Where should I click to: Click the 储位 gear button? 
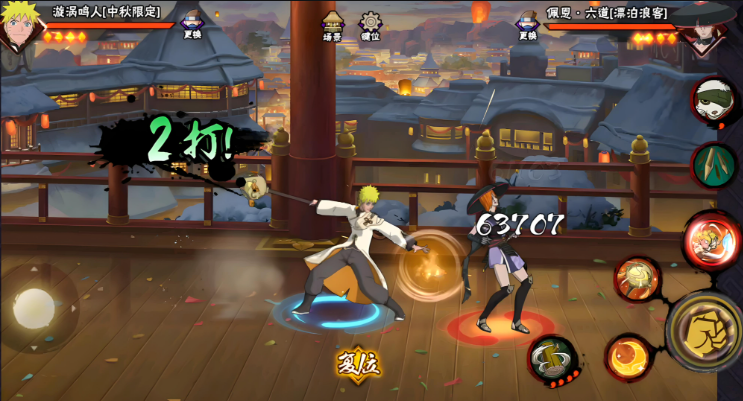tap(371, 26)
